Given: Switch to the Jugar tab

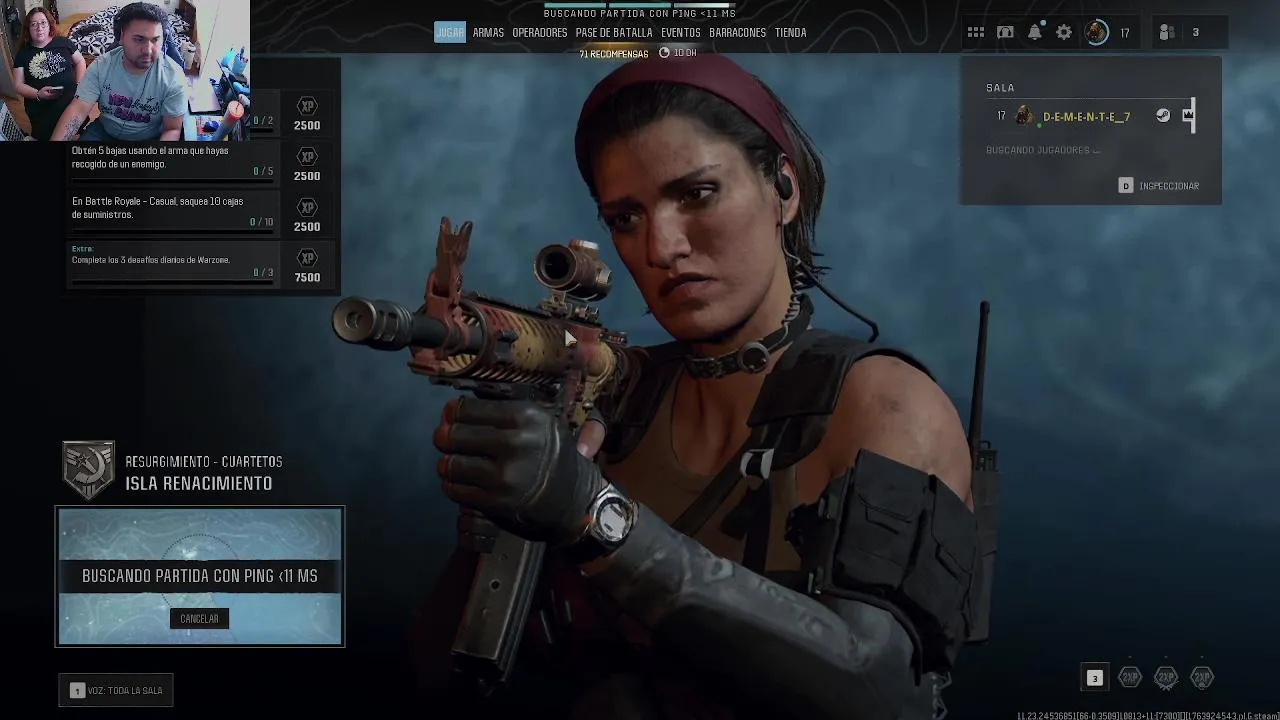Looking at the screenshot, I should 450,33.
